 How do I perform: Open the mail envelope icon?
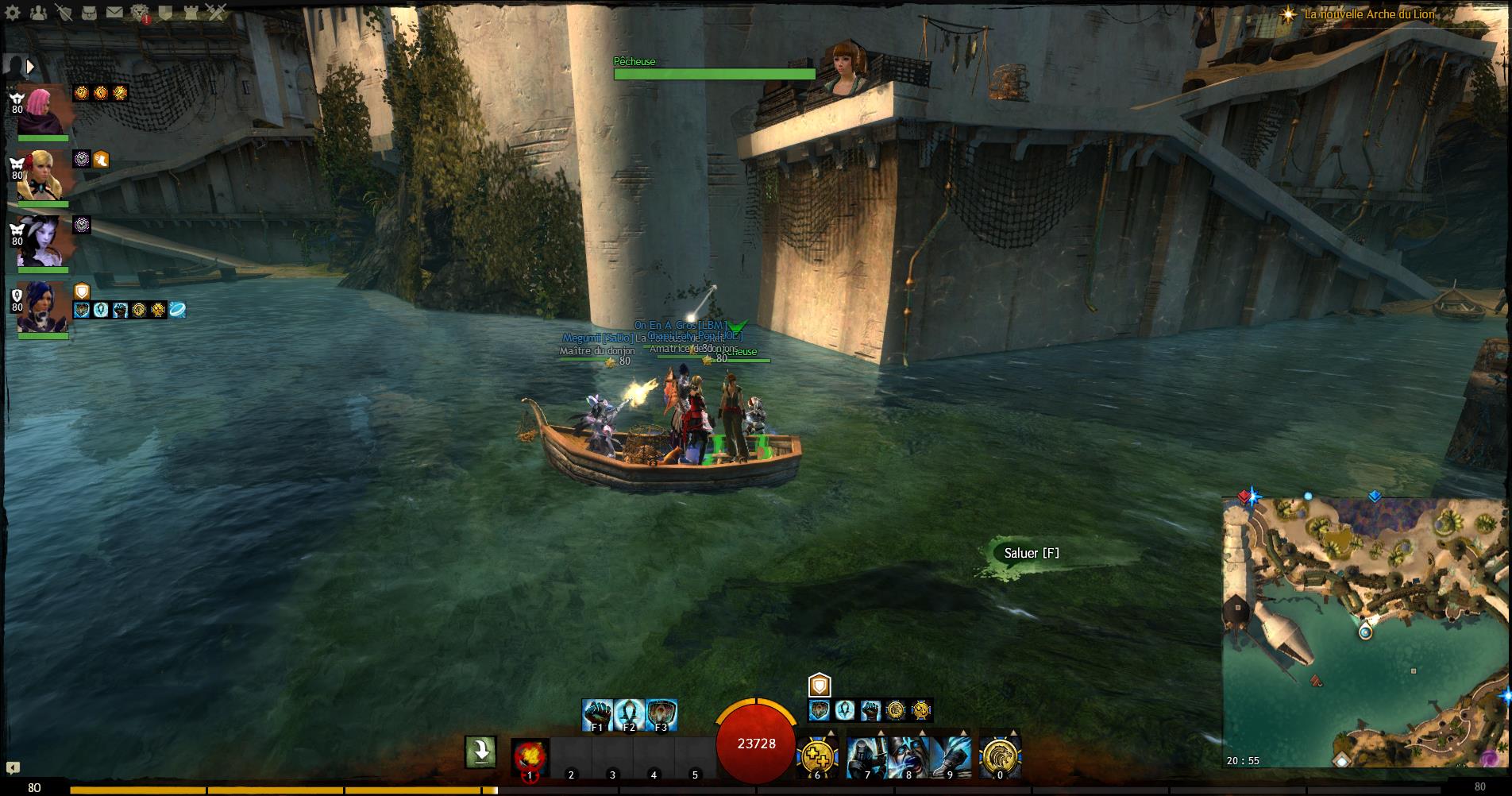114,12
